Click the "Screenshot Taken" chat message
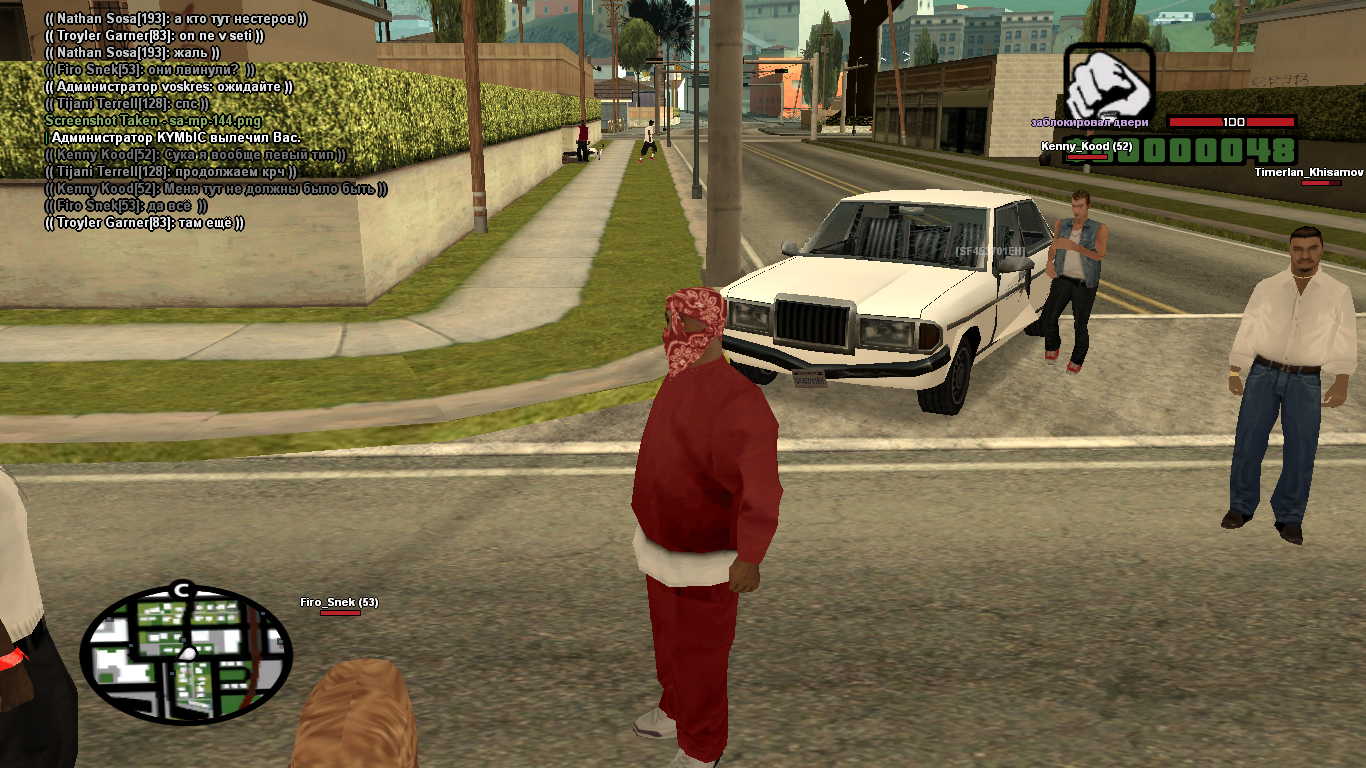This screenshot has width=1366, height=768. point(139,120)
